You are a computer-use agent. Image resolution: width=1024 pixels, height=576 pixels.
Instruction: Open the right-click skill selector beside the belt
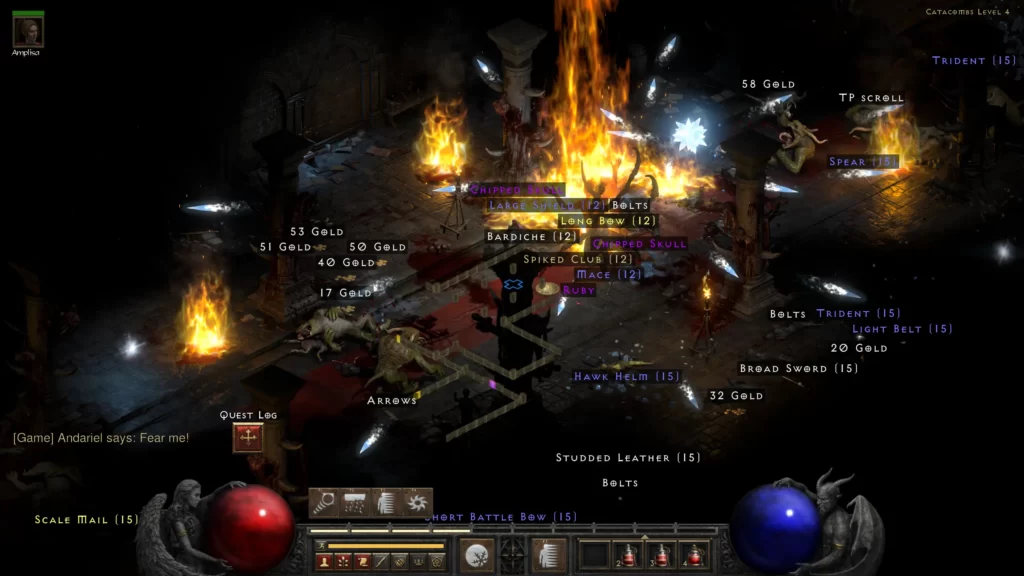point(547,555)
